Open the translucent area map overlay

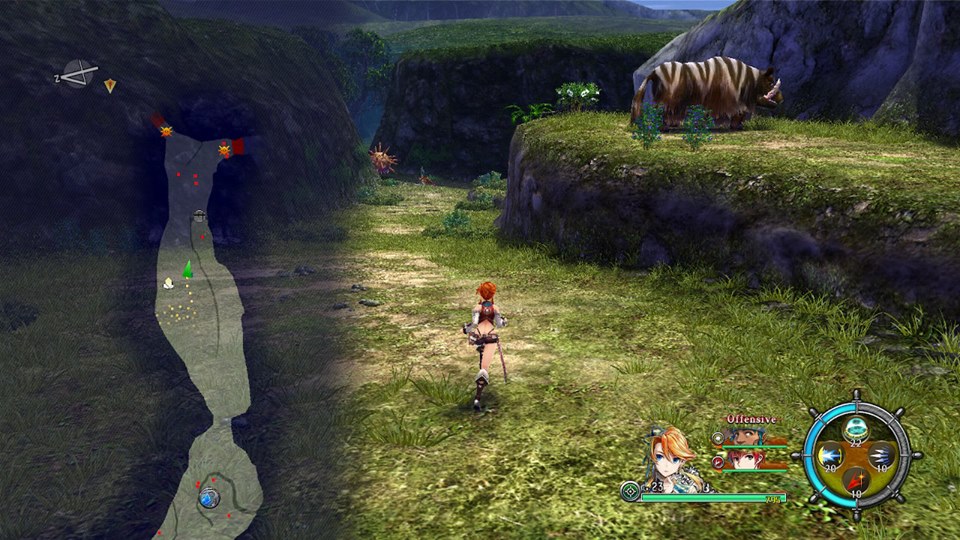pos(207,330)
